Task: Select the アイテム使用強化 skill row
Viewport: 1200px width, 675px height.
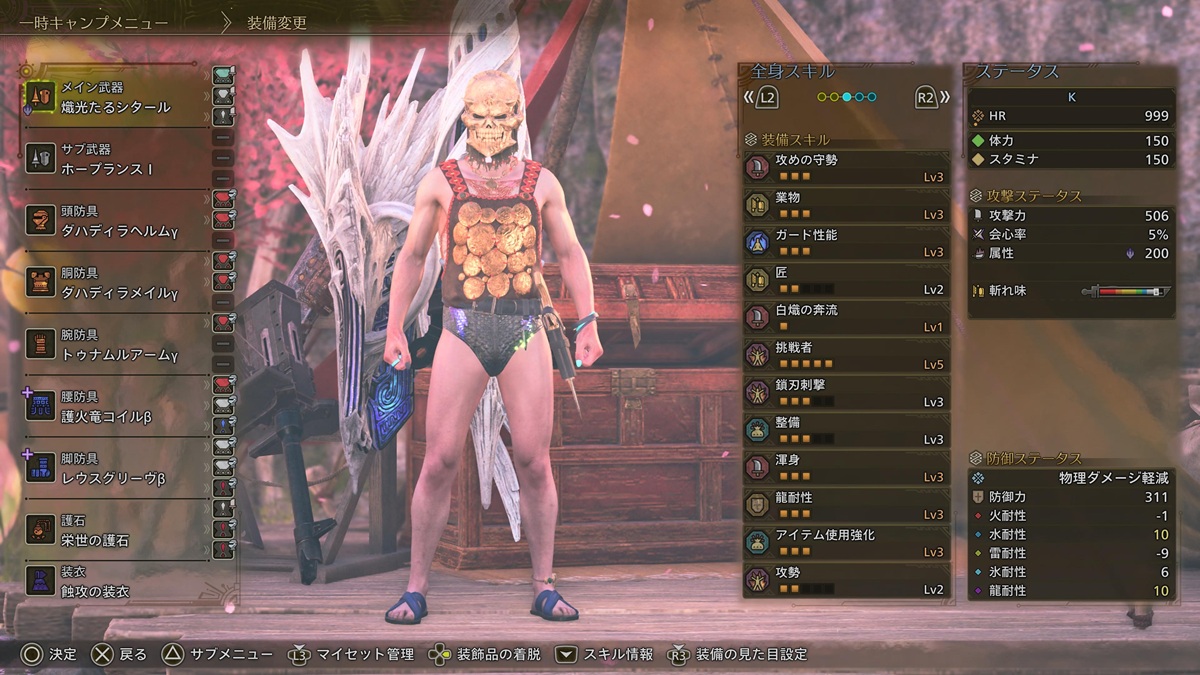Action: pos(846,542)
